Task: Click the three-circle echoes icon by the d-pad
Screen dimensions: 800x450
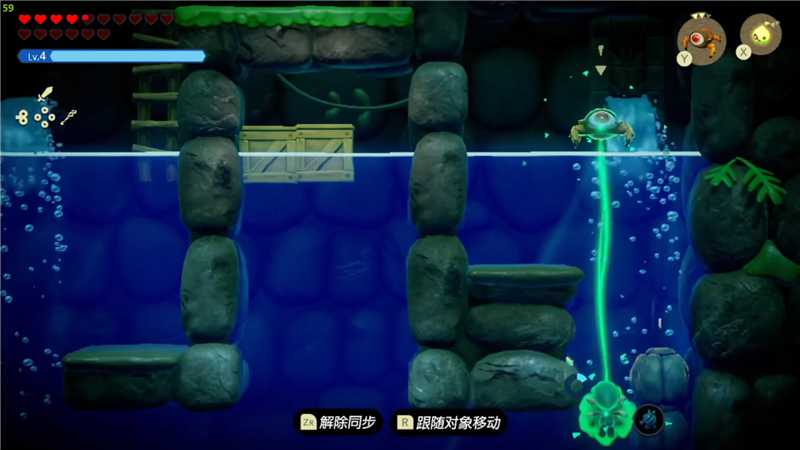Action: tap(21, 117)
